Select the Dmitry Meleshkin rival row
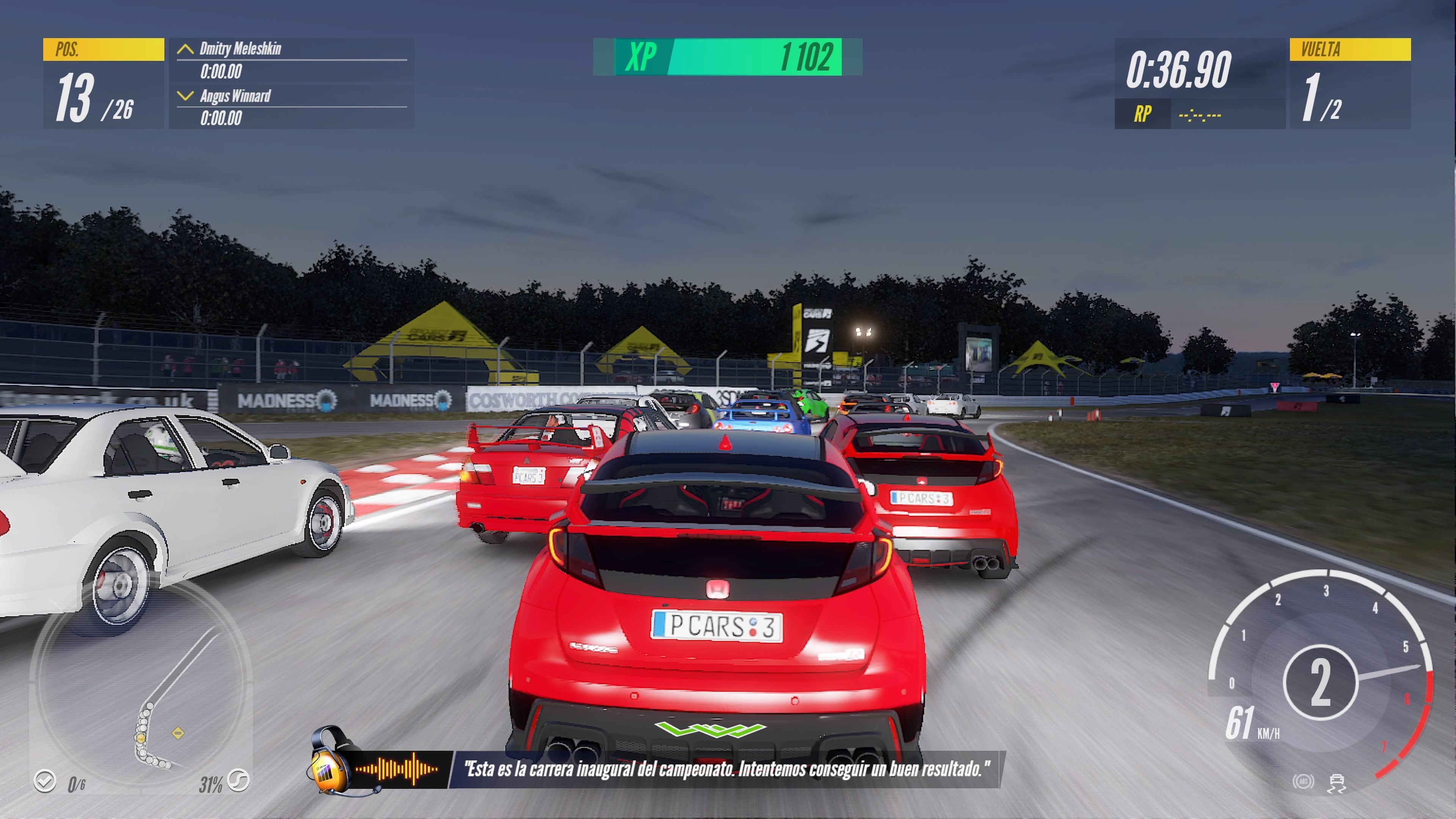Viewport: 1456px width, 819px height. [291, 60]
